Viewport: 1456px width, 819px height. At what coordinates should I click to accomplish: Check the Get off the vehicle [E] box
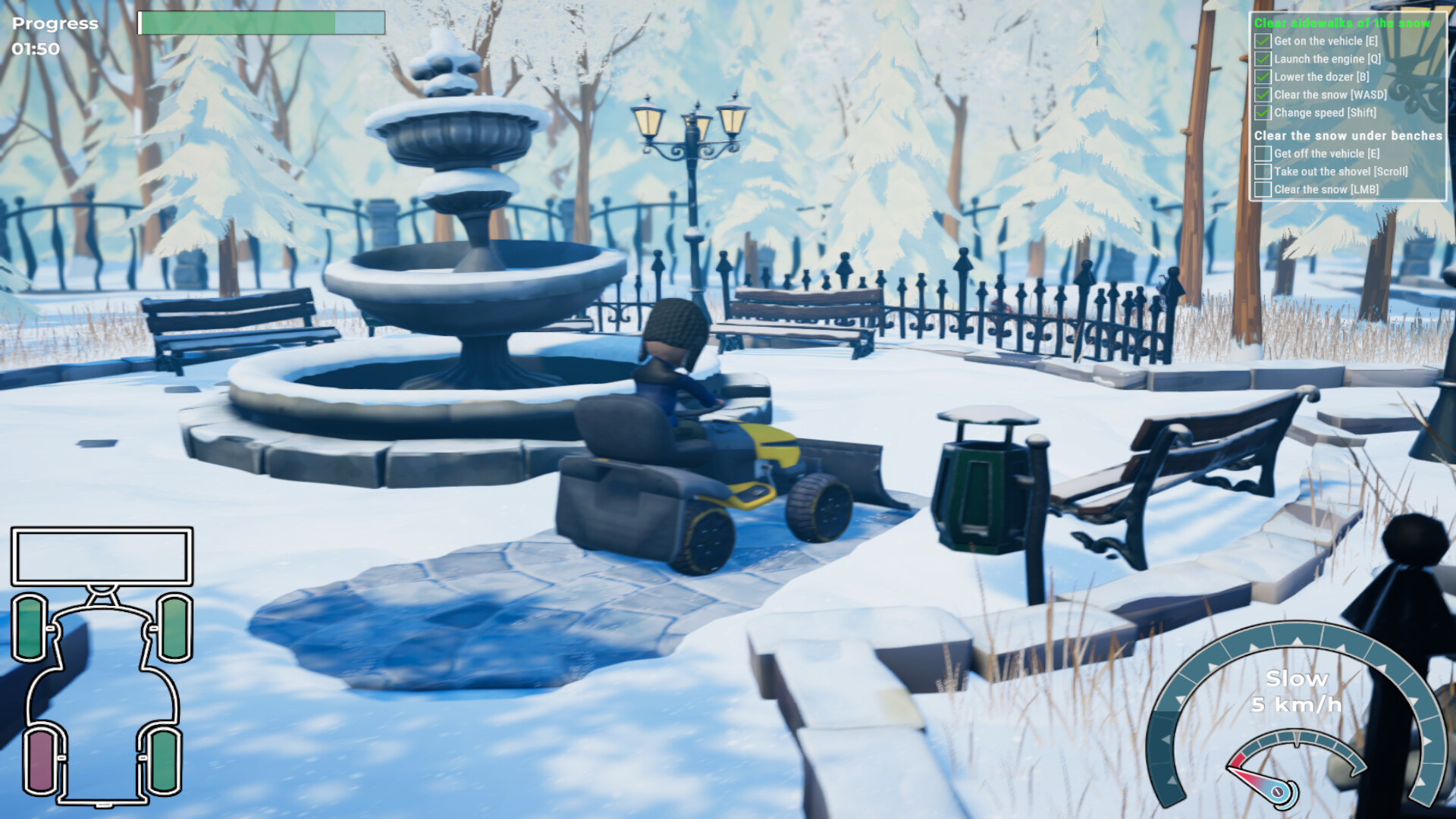(x=1263, y=153)
